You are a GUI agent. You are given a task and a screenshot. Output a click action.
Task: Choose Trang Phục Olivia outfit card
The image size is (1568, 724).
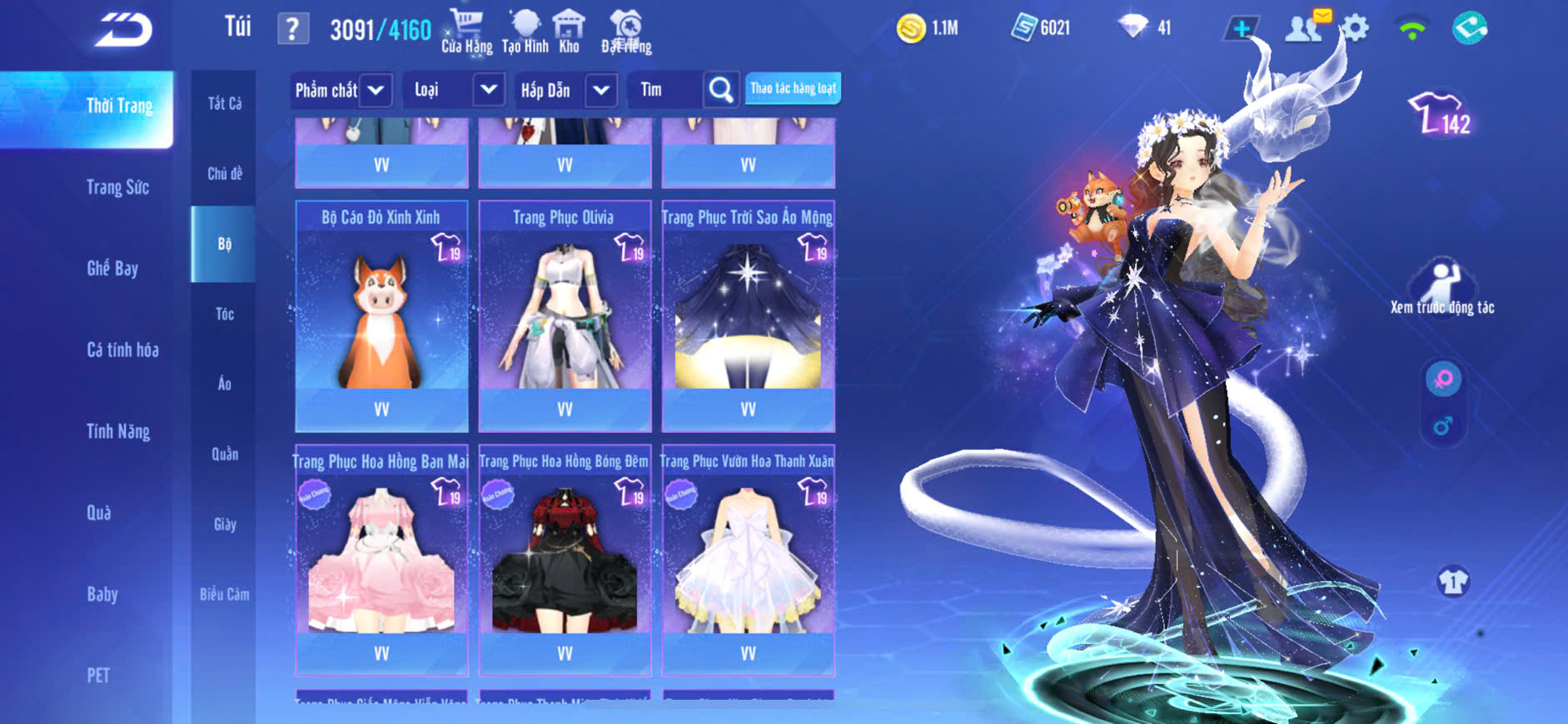565,315
